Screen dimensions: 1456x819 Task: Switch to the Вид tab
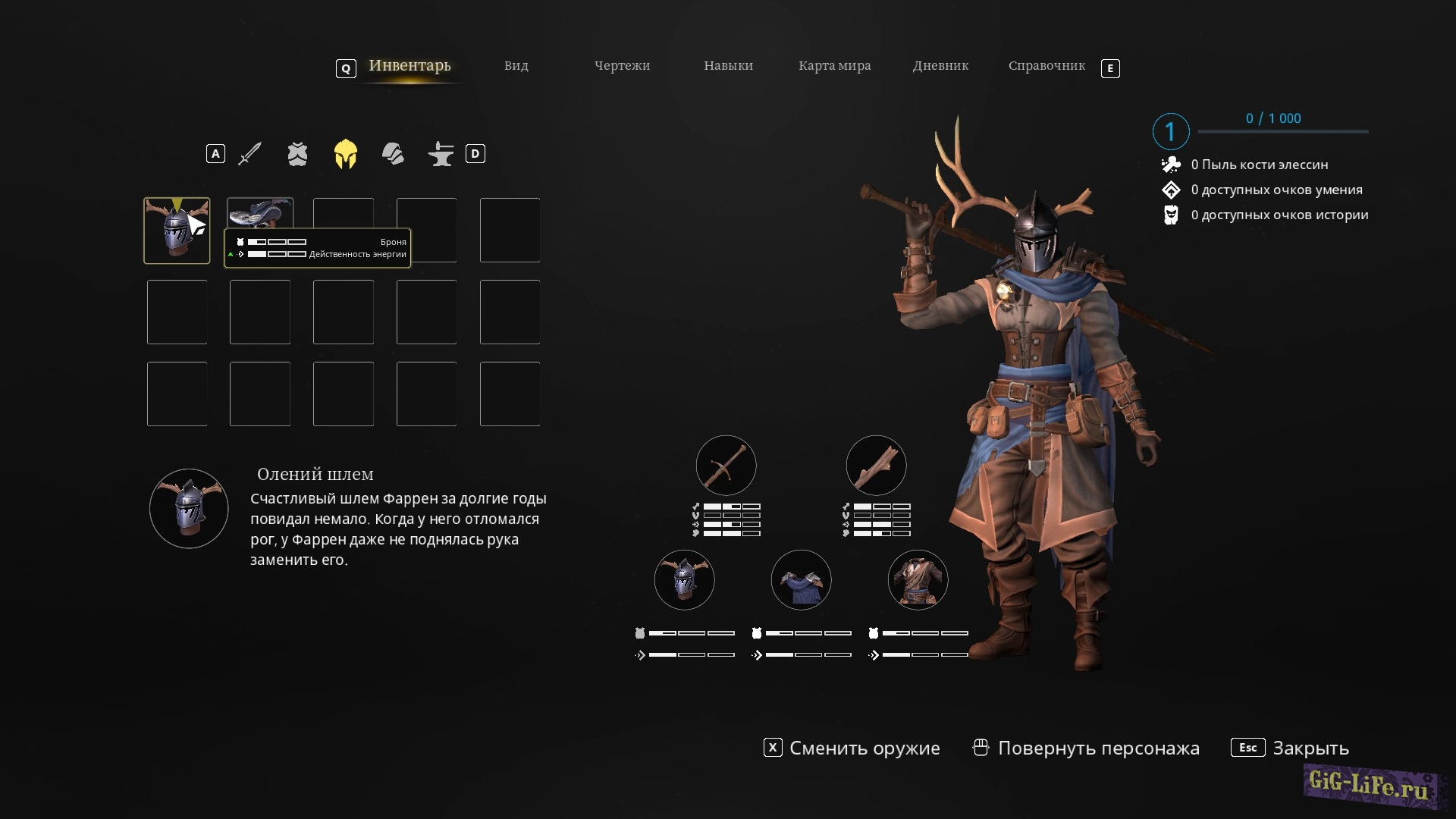(516, 66)
